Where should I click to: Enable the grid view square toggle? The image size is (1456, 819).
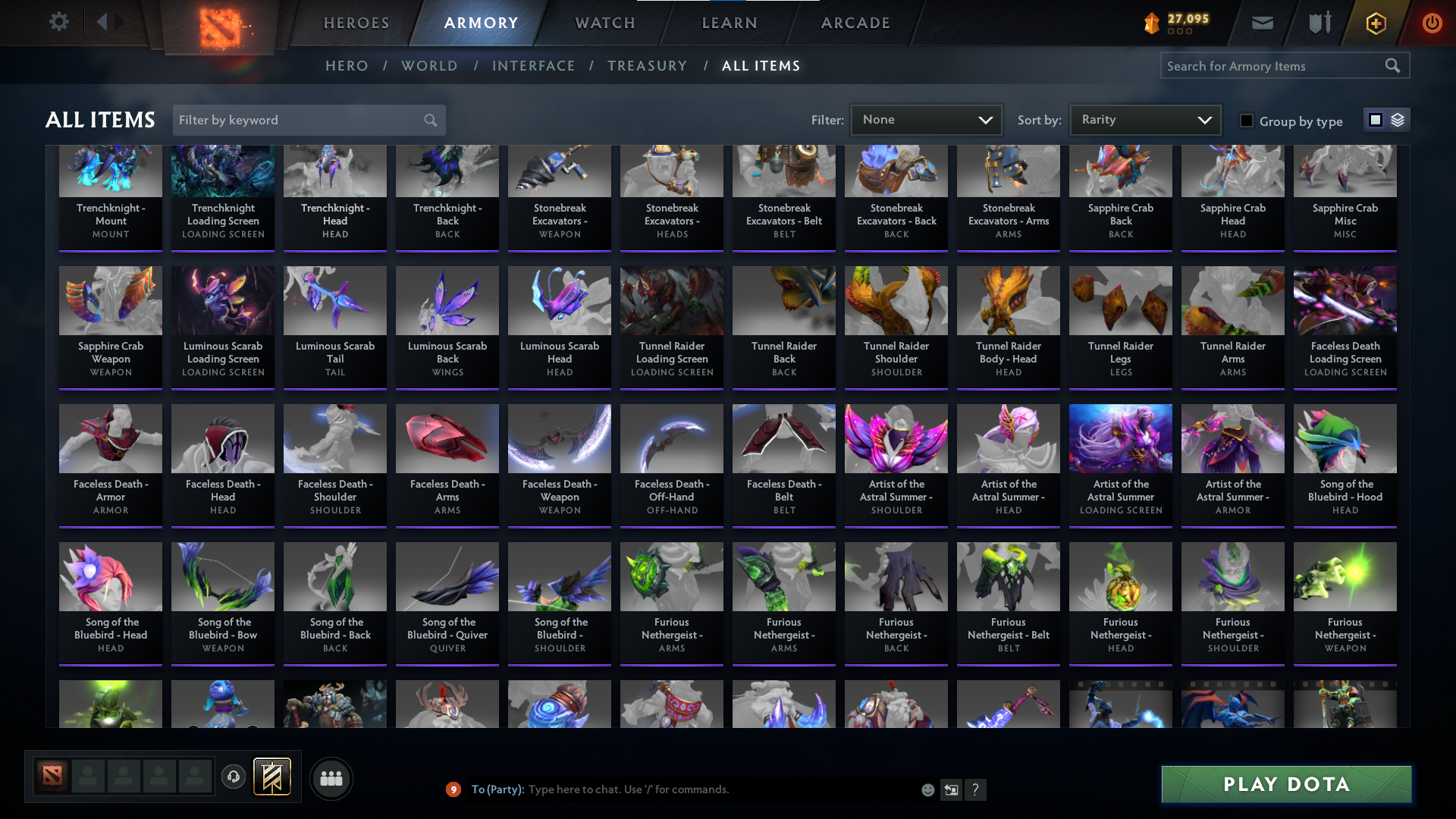(1376, 120)
